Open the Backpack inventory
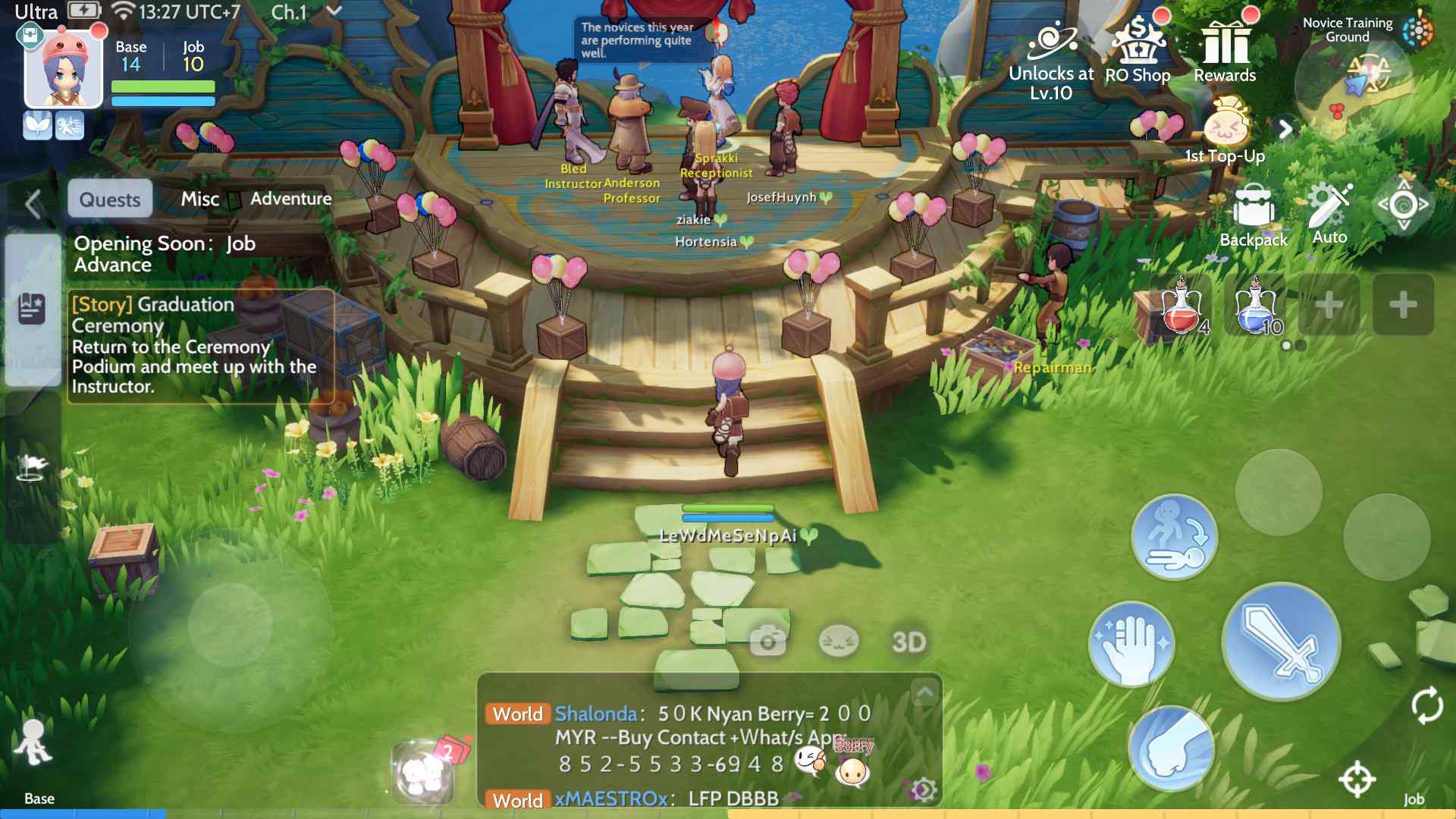Viewport: 1456px width, 819px height. (1254, 215)
